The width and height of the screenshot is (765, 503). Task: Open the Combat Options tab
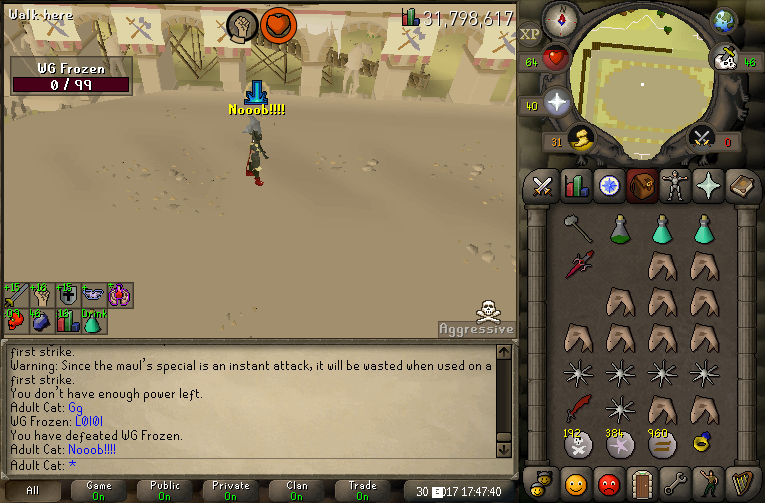point(542,186)
